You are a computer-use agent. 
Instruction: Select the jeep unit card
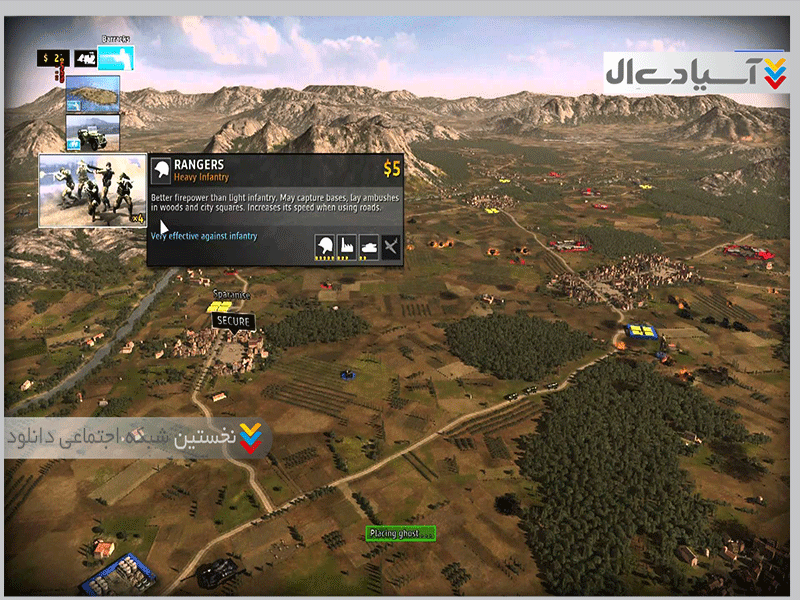[93, 131]
